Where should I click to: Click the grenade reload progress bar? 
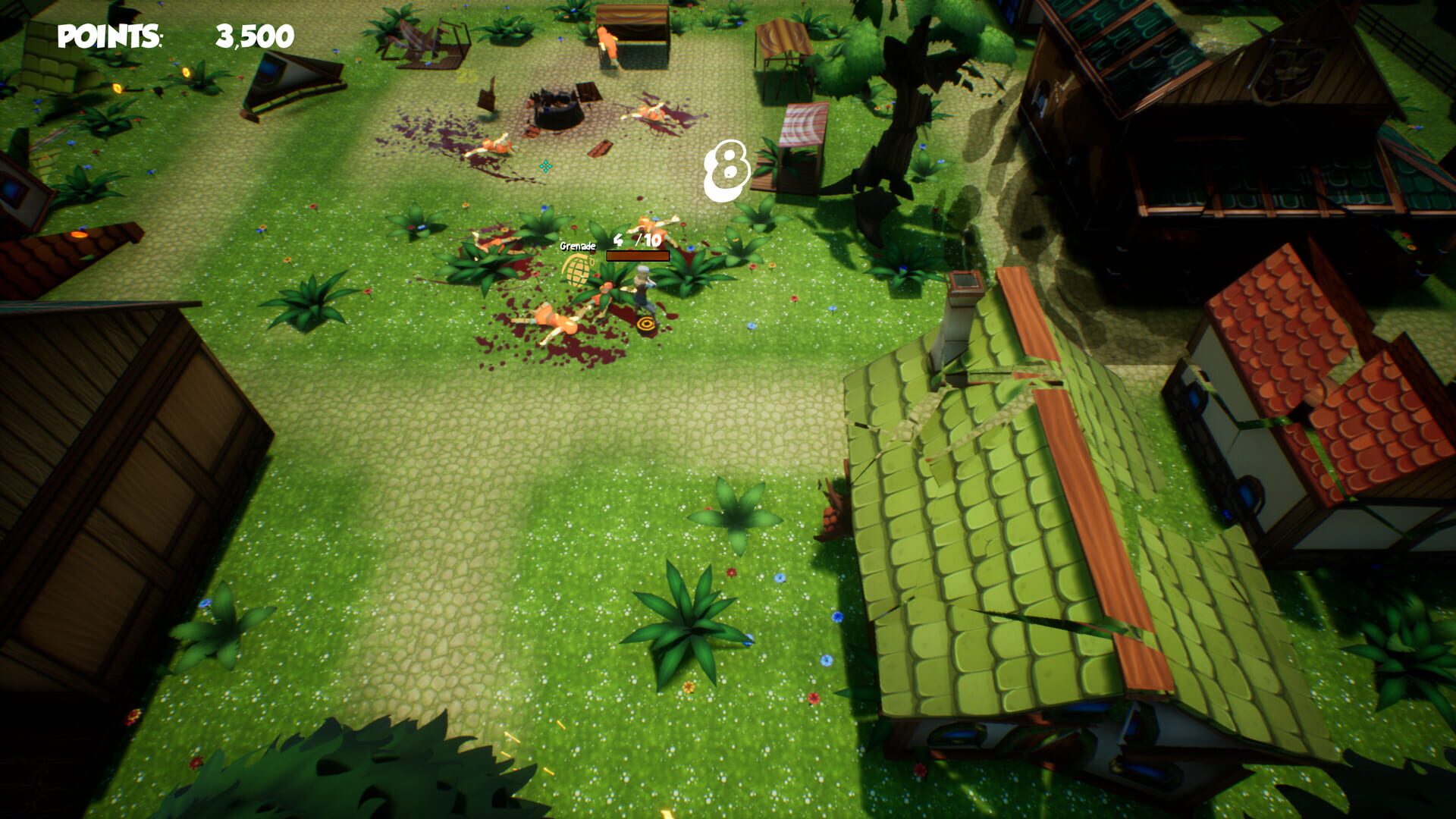[x=637, y=256]
